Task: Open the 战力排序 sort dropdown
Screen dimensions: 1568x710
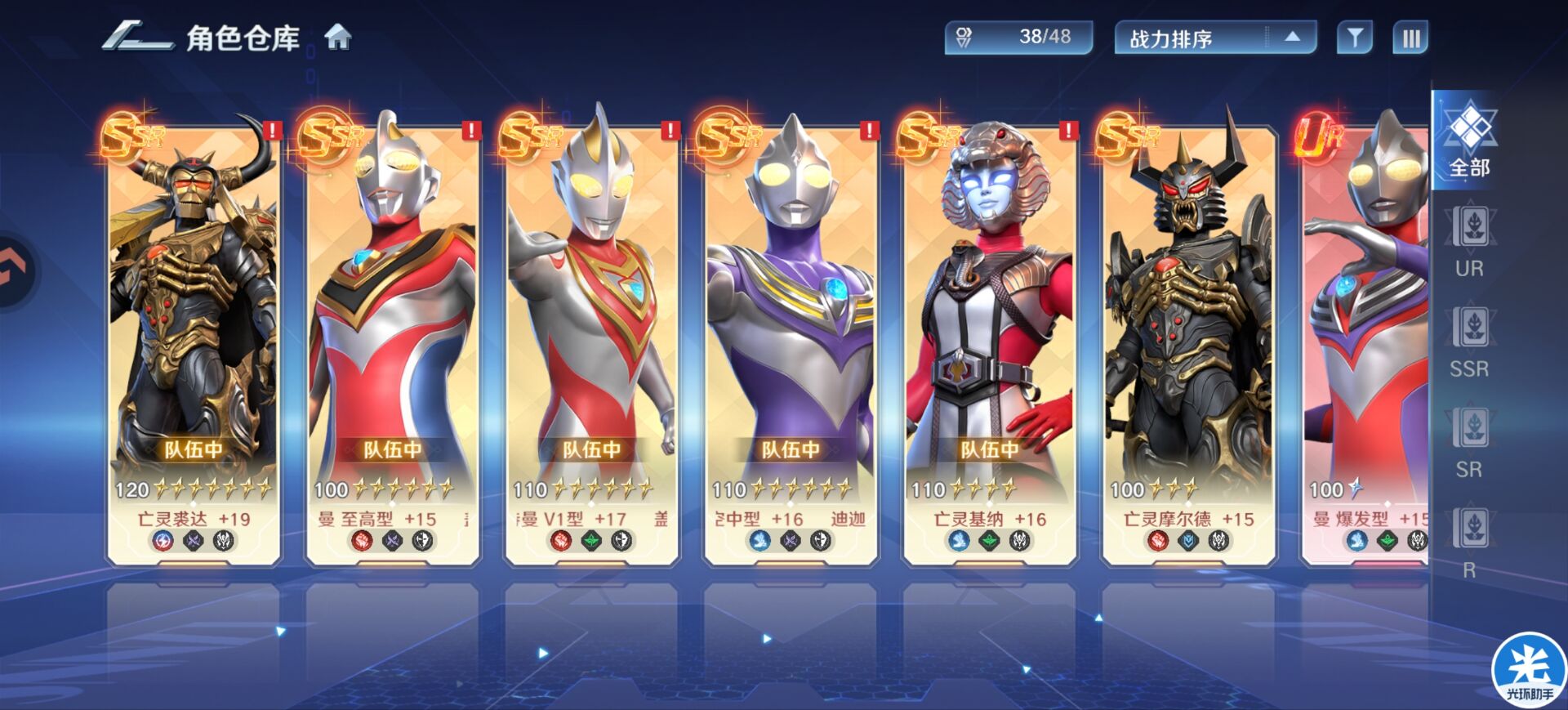Action: (1214, 38)
